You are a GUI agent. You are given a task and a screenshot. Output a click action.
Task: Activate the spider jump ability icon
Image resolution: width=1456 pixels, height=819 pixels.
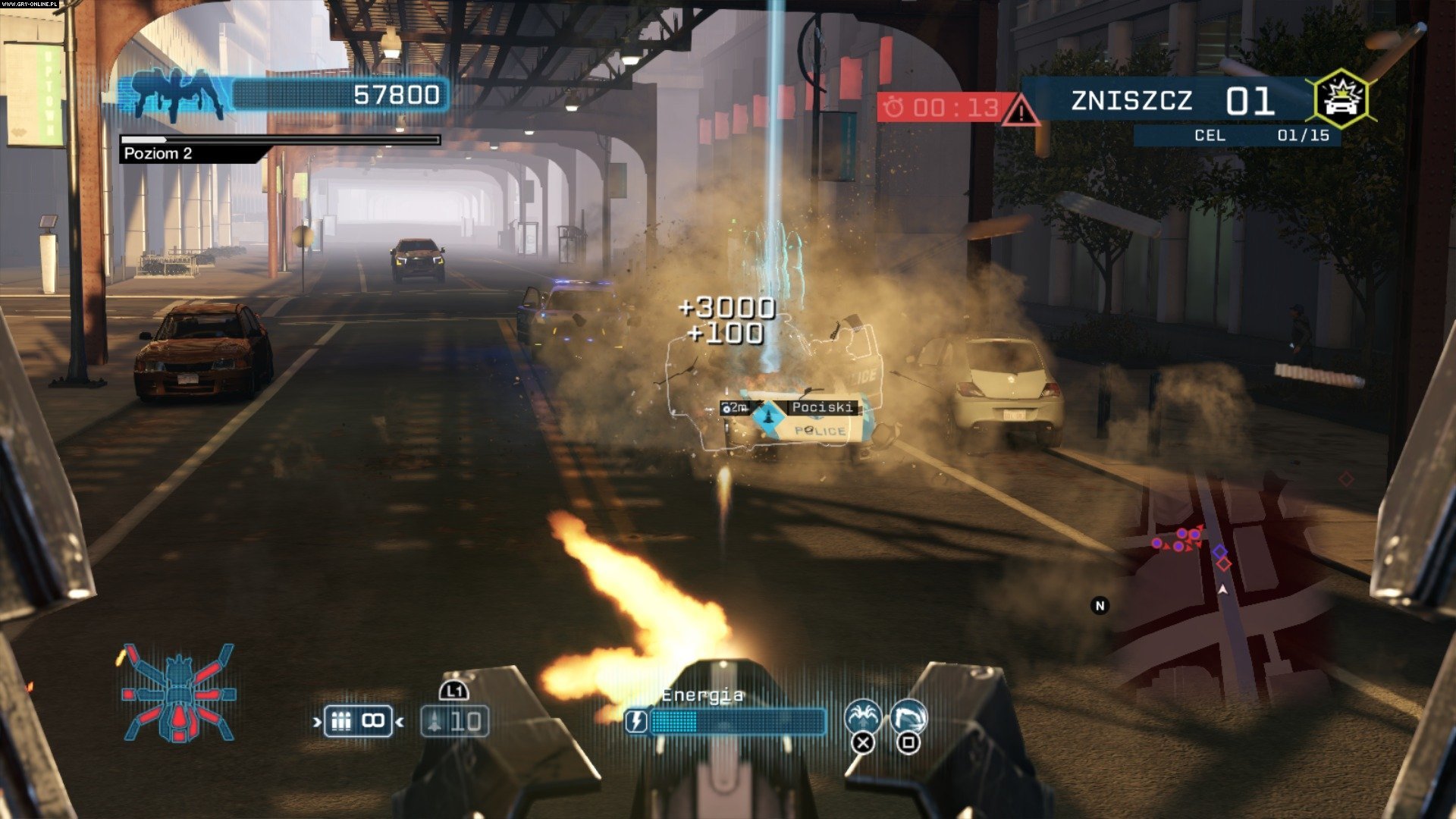pyautogui.click(x=863, y=717)
